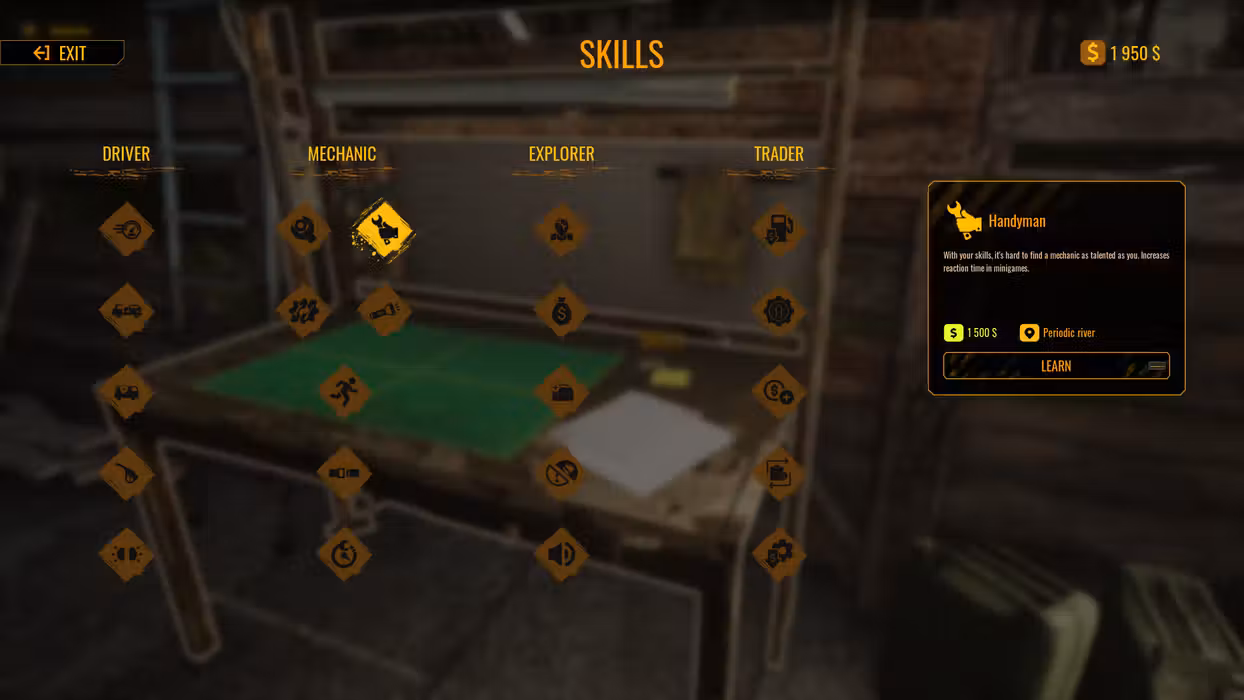Select the coin with plus trader skill

coord(779,391)
